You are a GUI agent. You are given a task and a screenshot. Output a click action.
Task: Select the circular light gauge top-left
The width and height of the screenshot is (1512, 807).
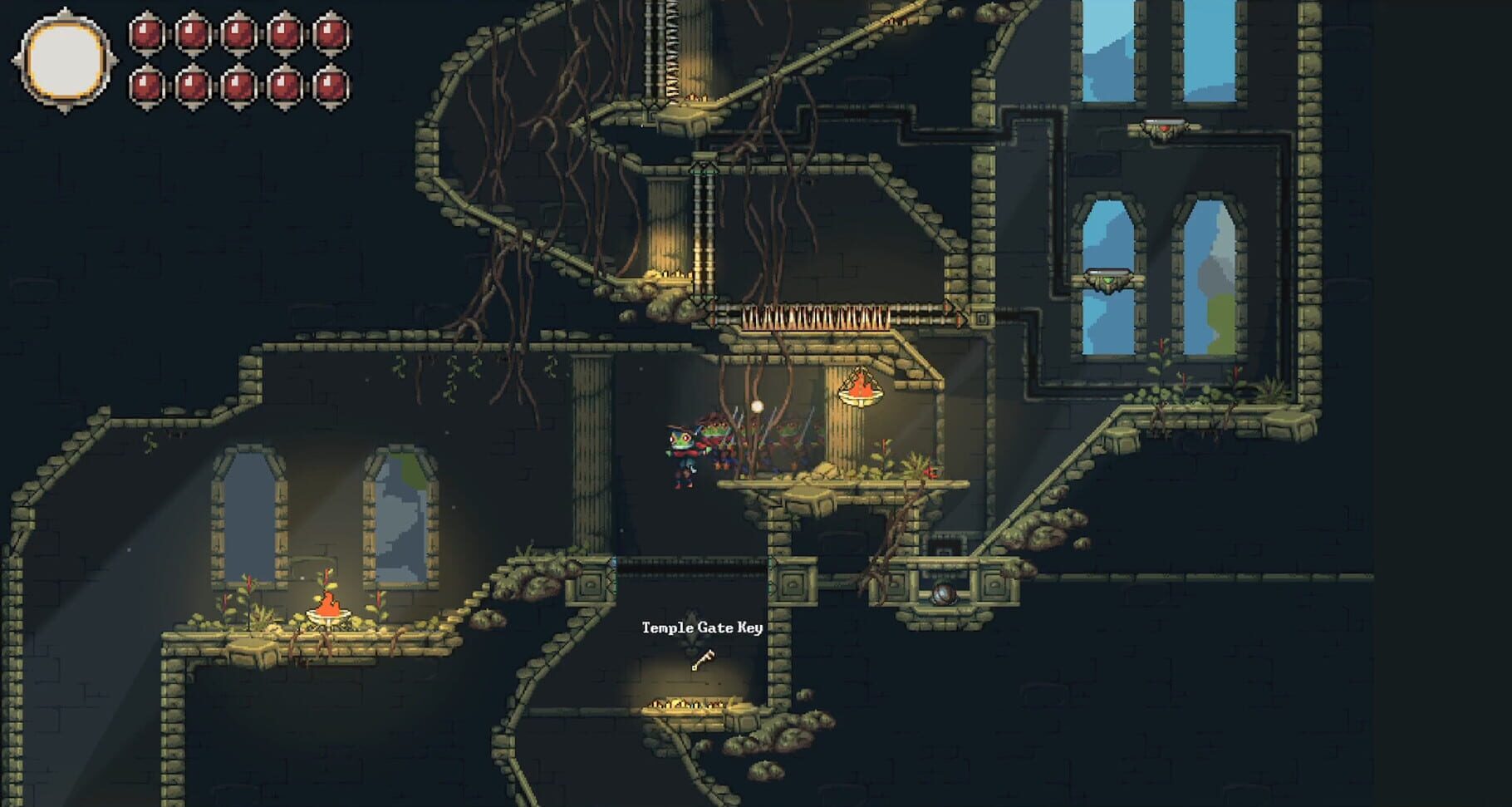pyautogui.click(x=65, y=57)
